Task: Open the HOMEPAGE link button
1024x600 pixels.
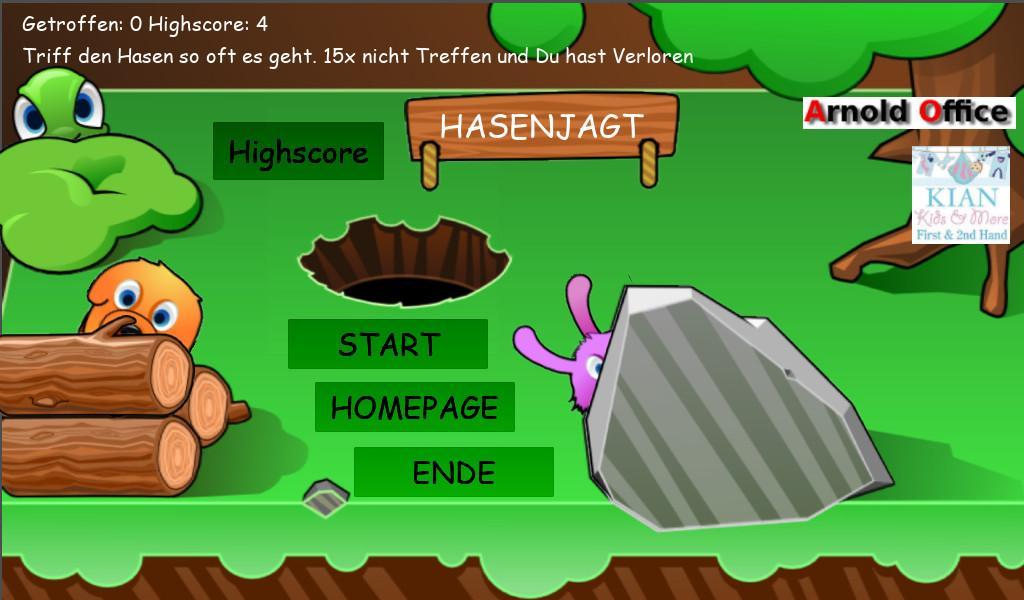Action: point(414,407)
